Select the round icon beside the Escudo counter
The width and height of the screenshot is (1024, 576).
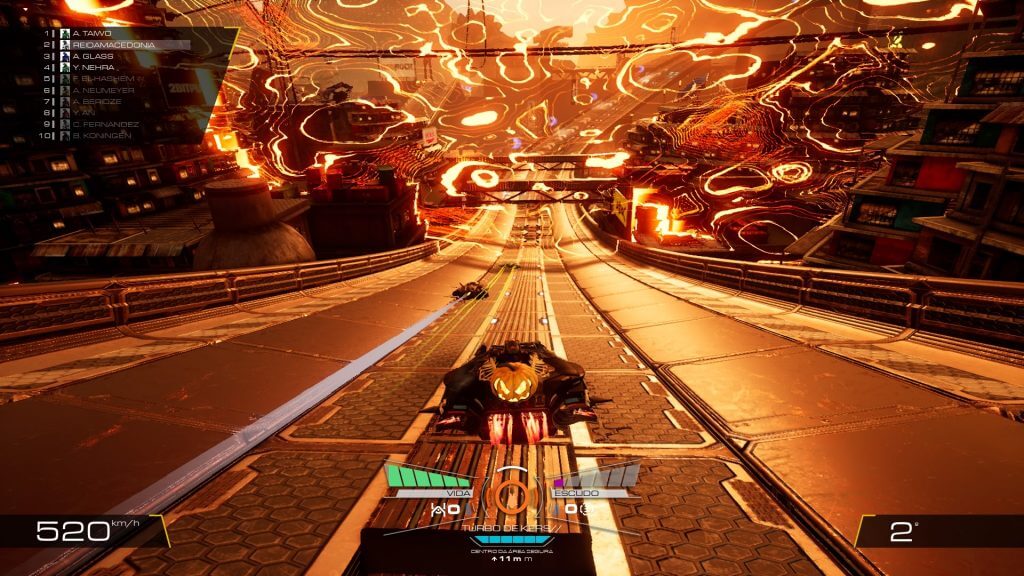point(587,510)
